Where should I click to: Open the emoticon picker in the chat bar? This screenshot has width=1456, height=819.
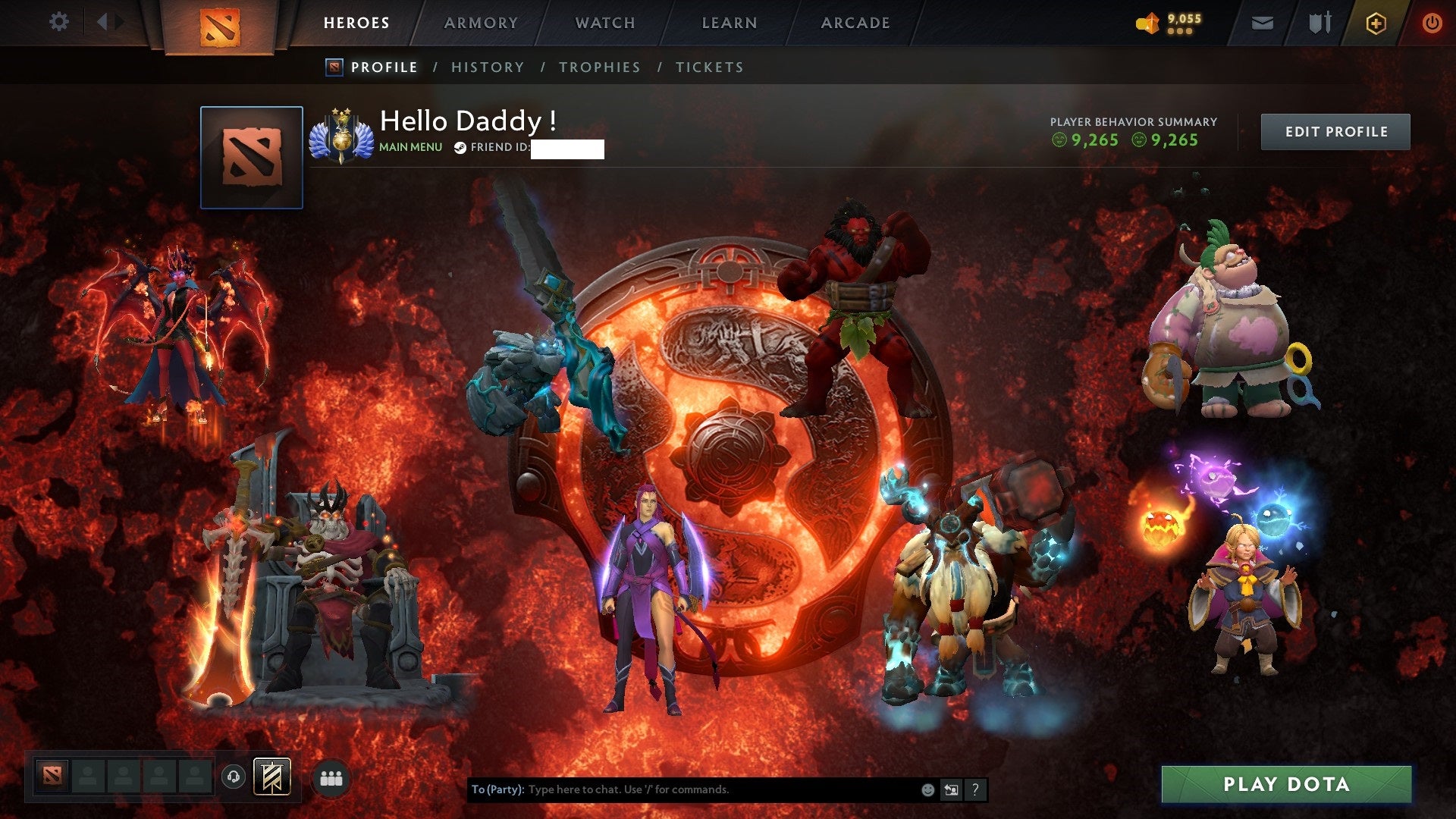[x=927, y=789]
